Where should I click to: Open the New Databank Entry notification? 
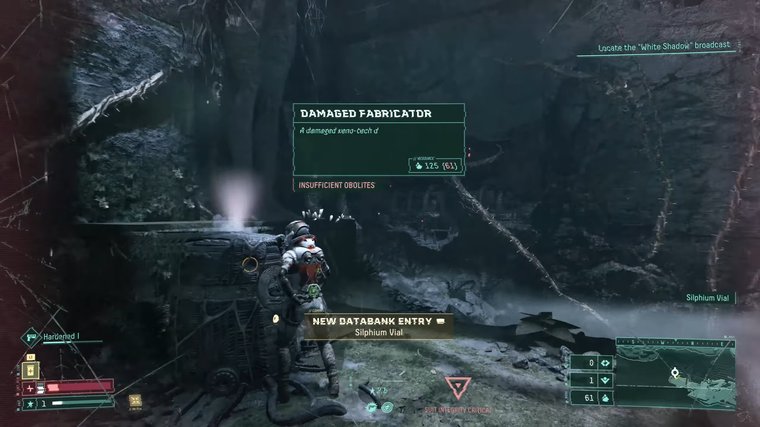click(378, 325)
